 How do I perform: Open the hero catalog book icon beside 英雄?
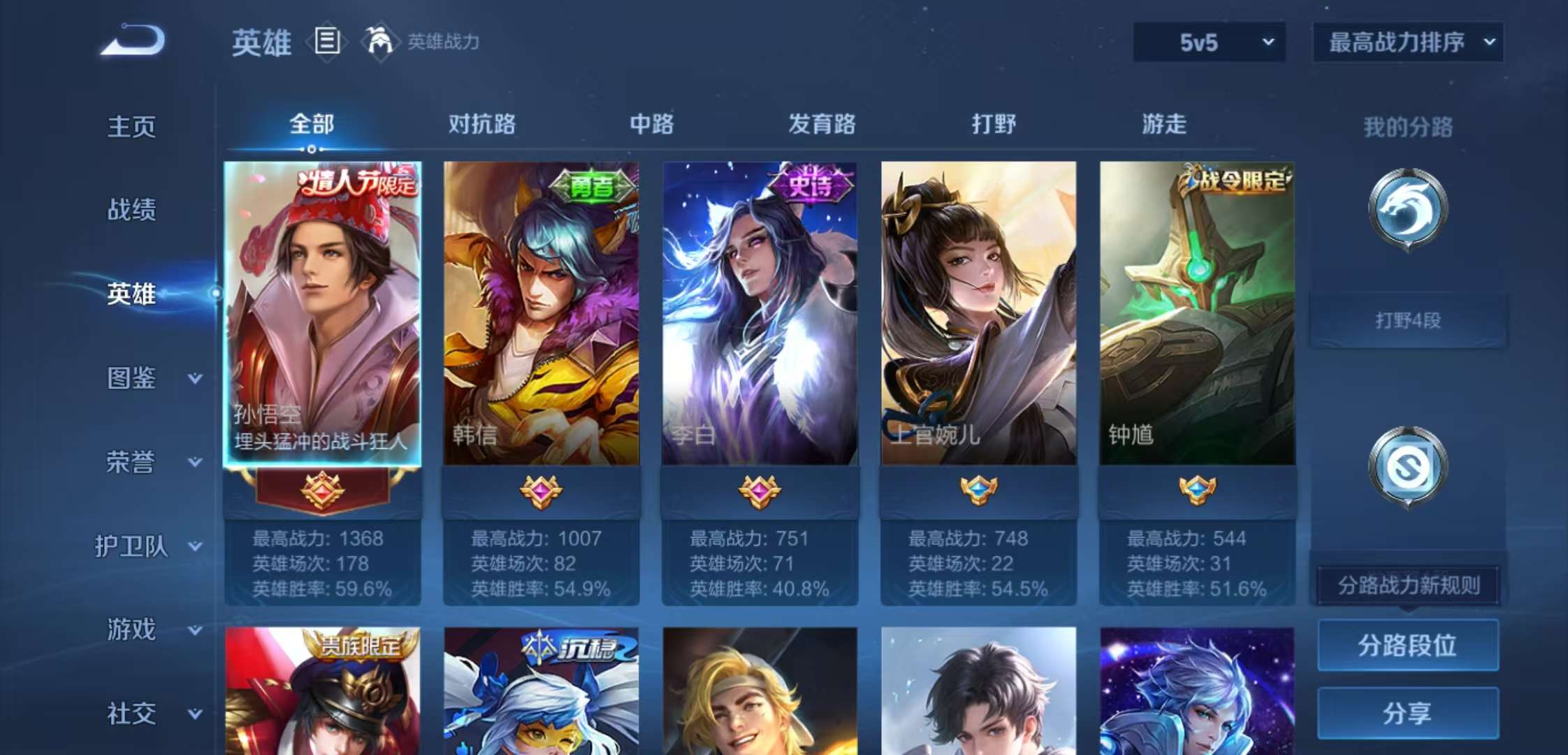pyautogui.click(x=326, y=42)
